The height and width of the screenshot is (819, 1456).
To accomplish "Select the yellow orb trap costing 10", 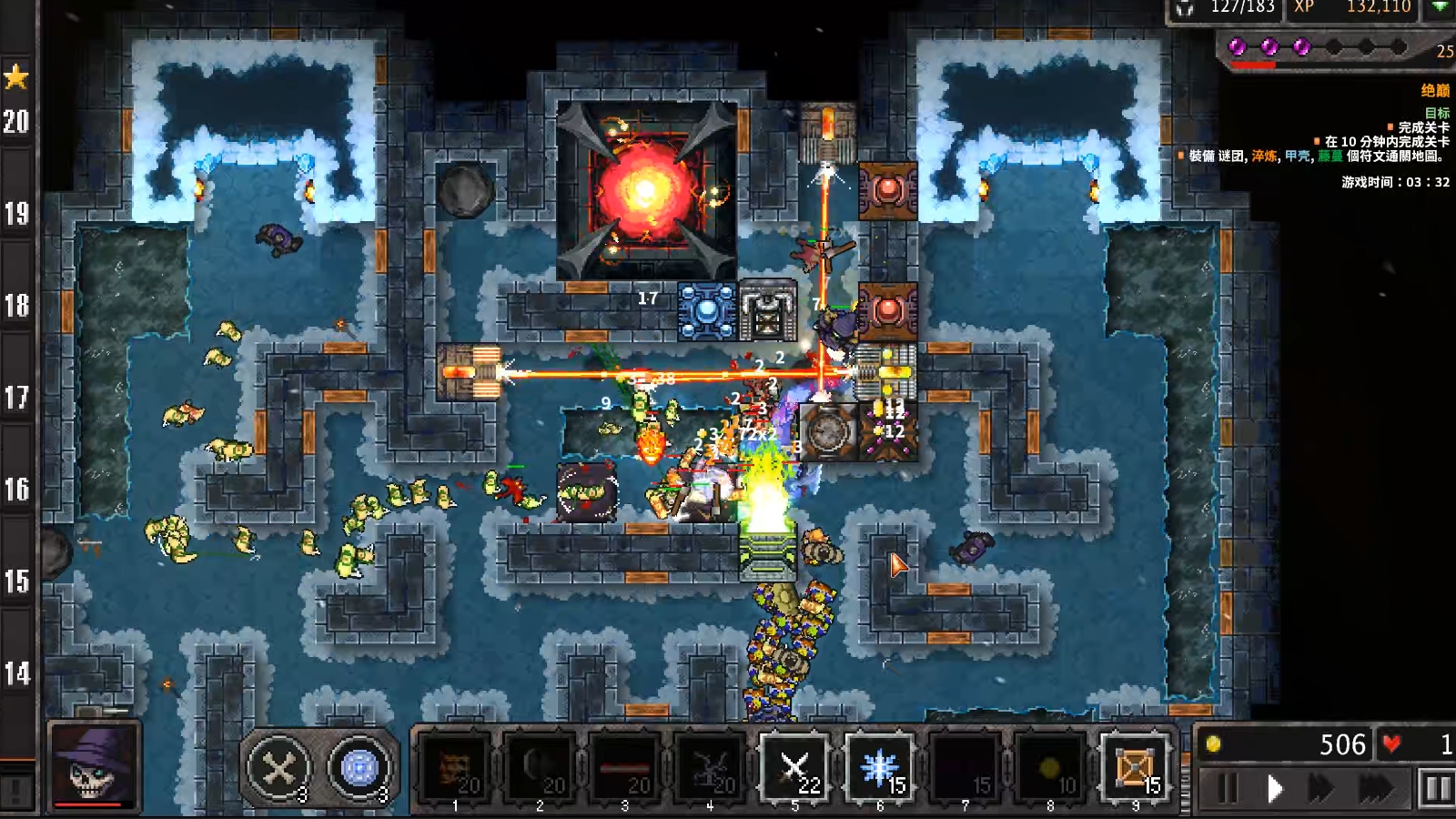I will (x=1049, y=769).
